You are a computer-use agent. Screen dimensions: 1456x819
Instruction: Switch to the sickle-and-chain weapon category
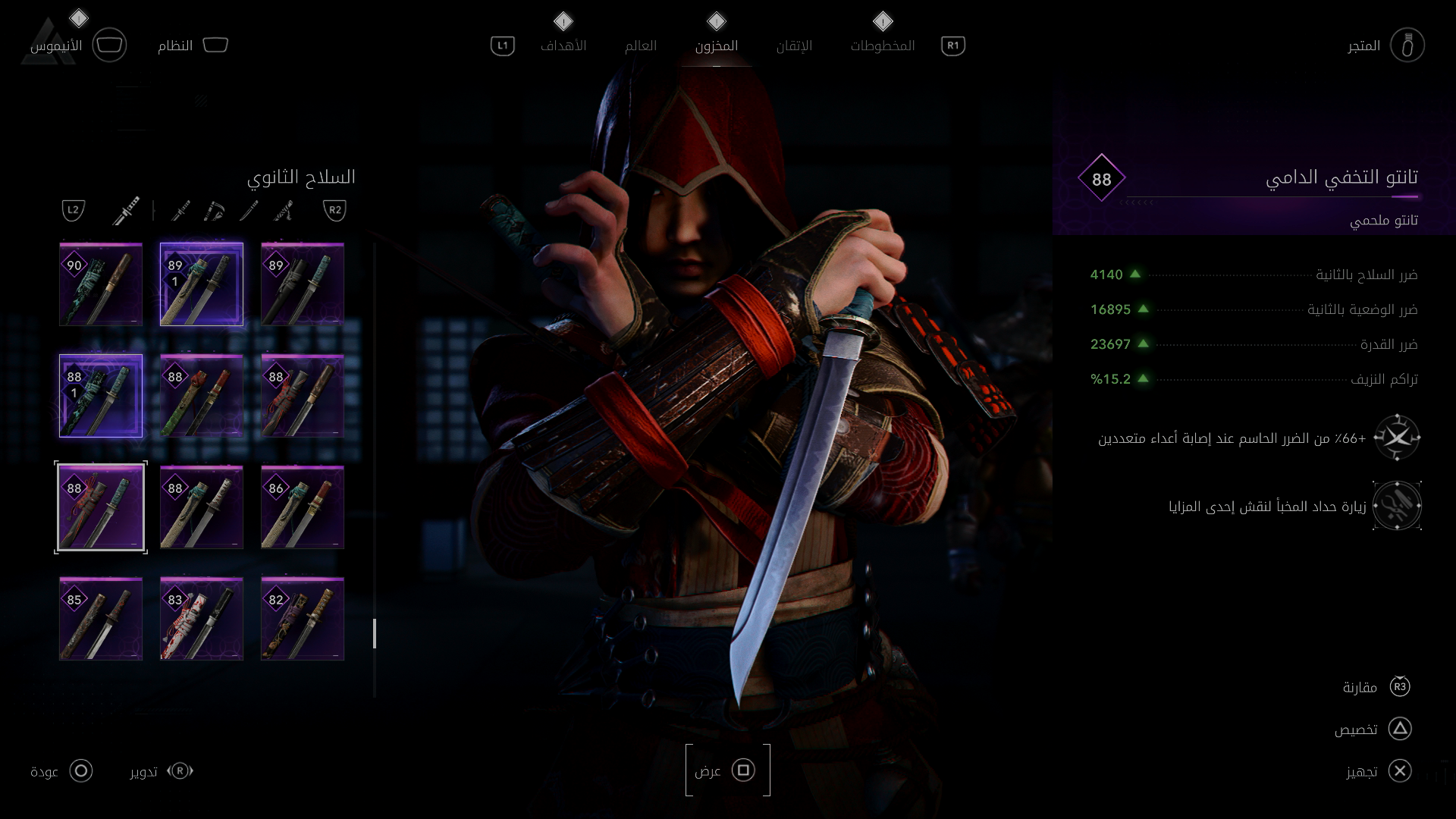pyautogui.click(x=215, y=210)
